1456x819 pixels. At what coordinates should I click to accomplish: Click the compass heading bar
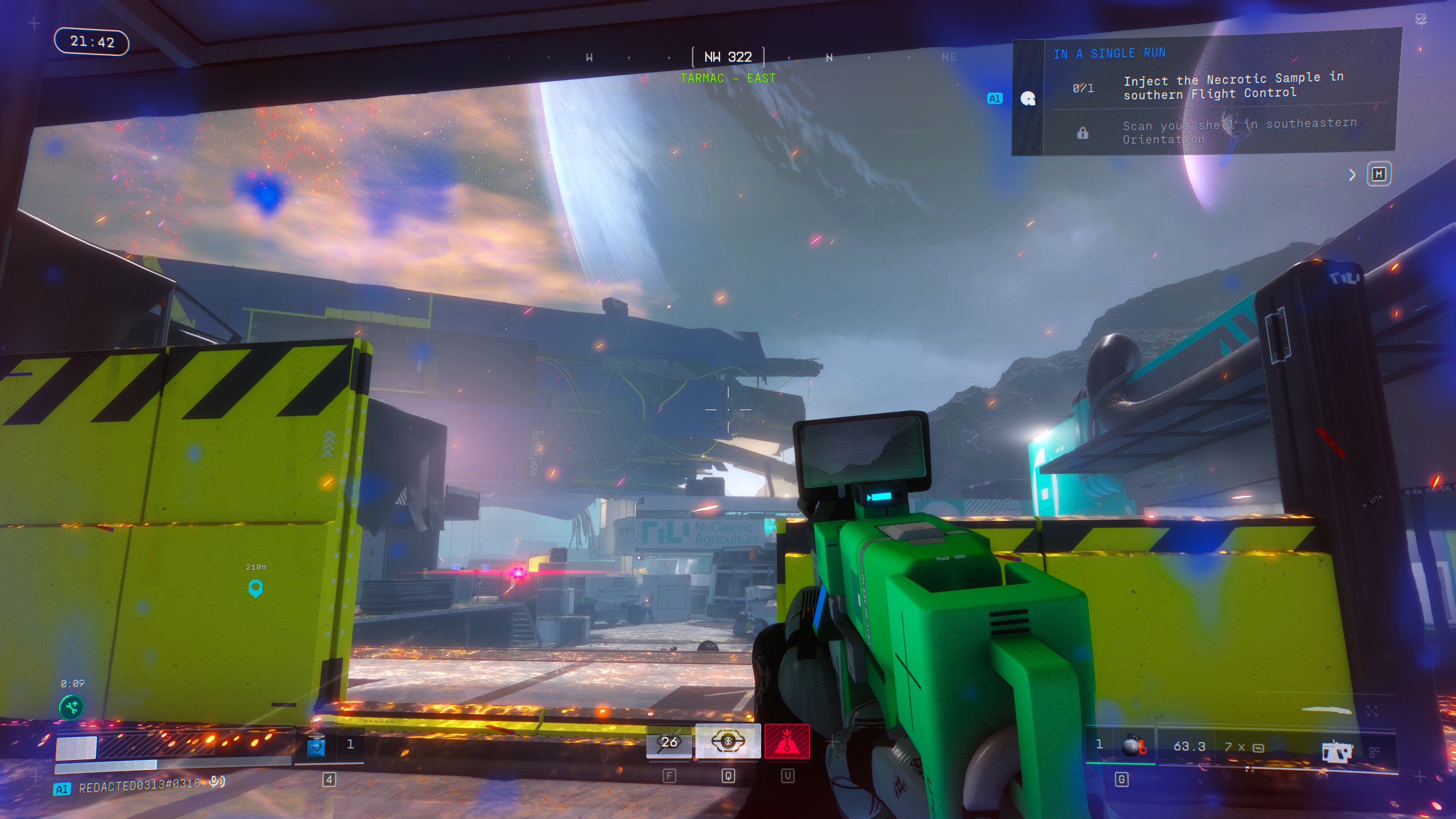(728, 57)
